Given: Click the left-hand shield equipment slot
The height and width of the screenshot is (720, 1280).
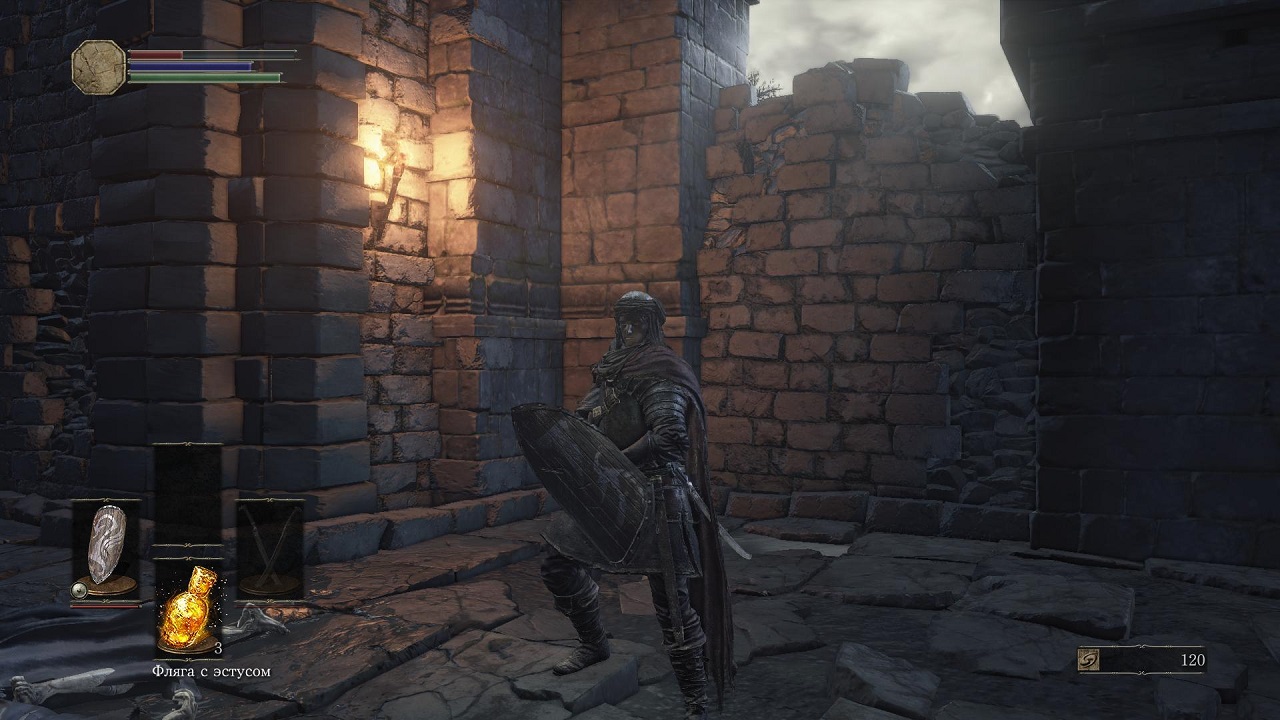Looking at the screenshot, I should click(105, 548).
